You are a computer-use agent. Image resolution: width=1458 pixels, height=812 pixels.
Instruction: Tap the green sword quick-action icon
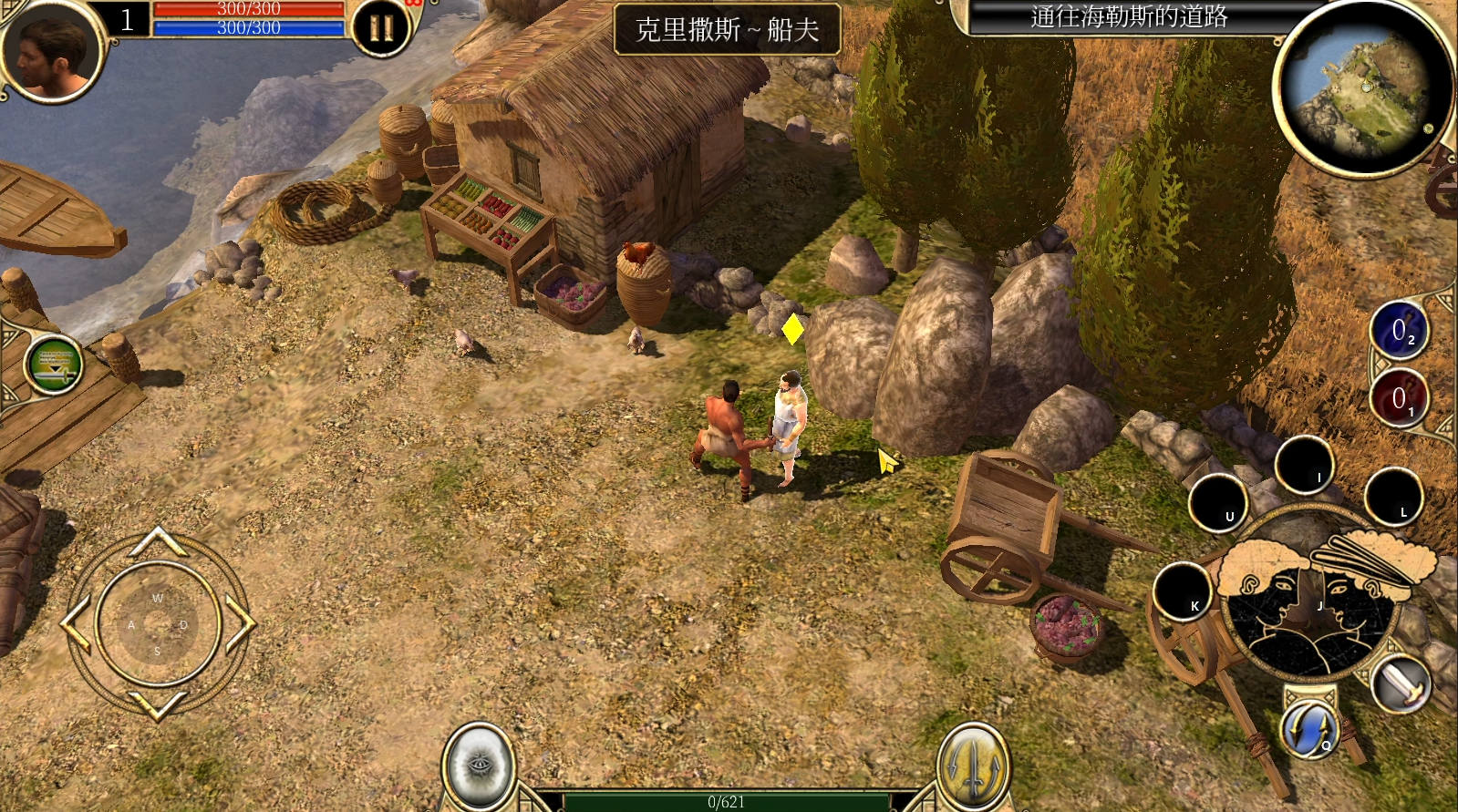point(55,366)
